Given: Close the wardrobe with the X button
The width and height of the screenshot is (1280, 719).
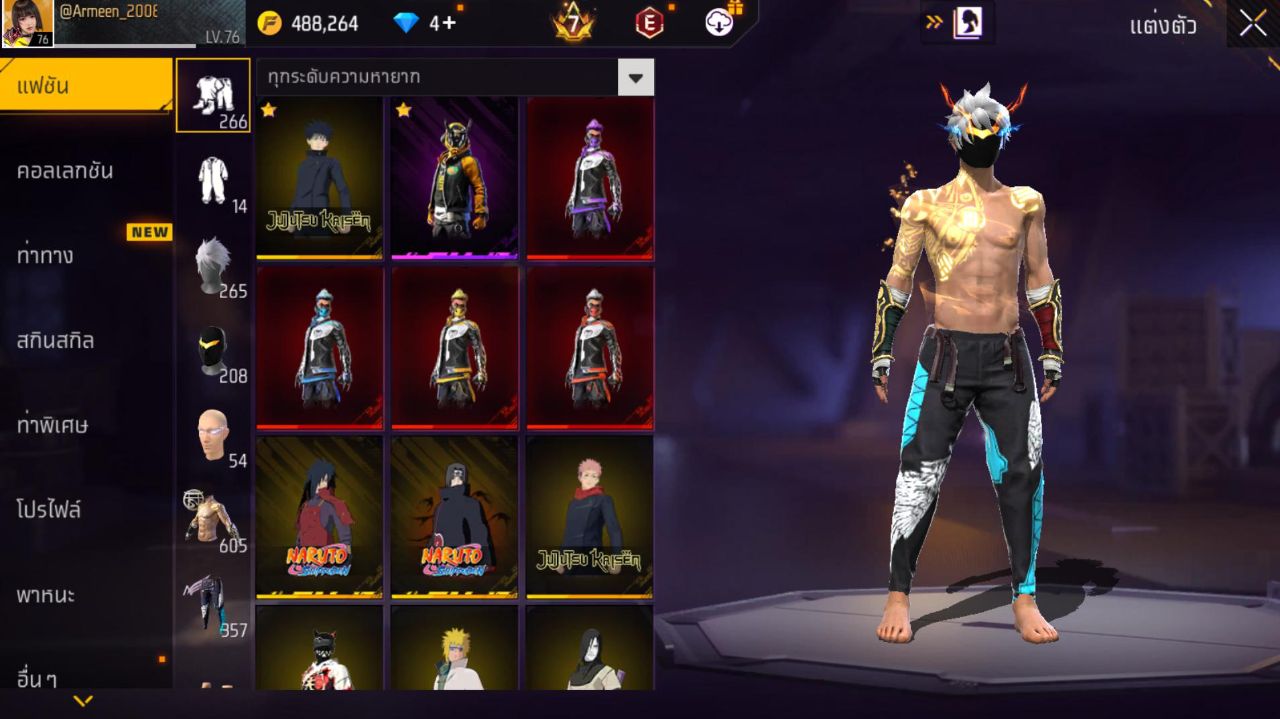Looking at the screenshot, I should [x=1252, y=24].
